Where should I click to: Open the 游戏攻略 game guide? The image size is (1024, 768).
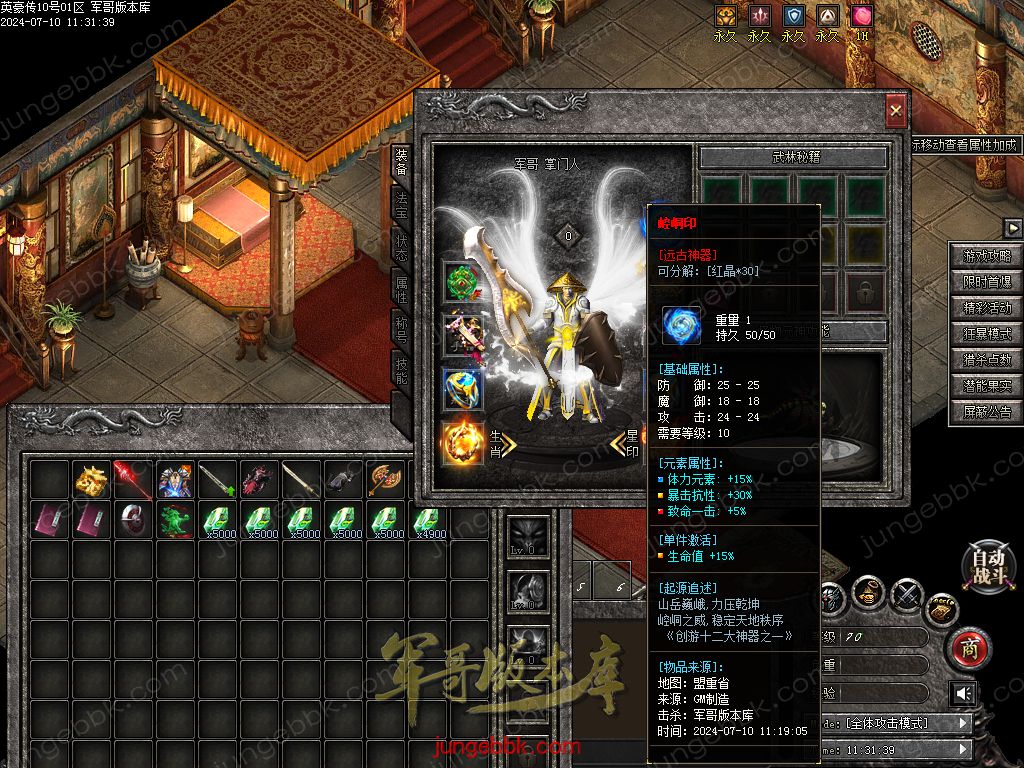point(987,256)
